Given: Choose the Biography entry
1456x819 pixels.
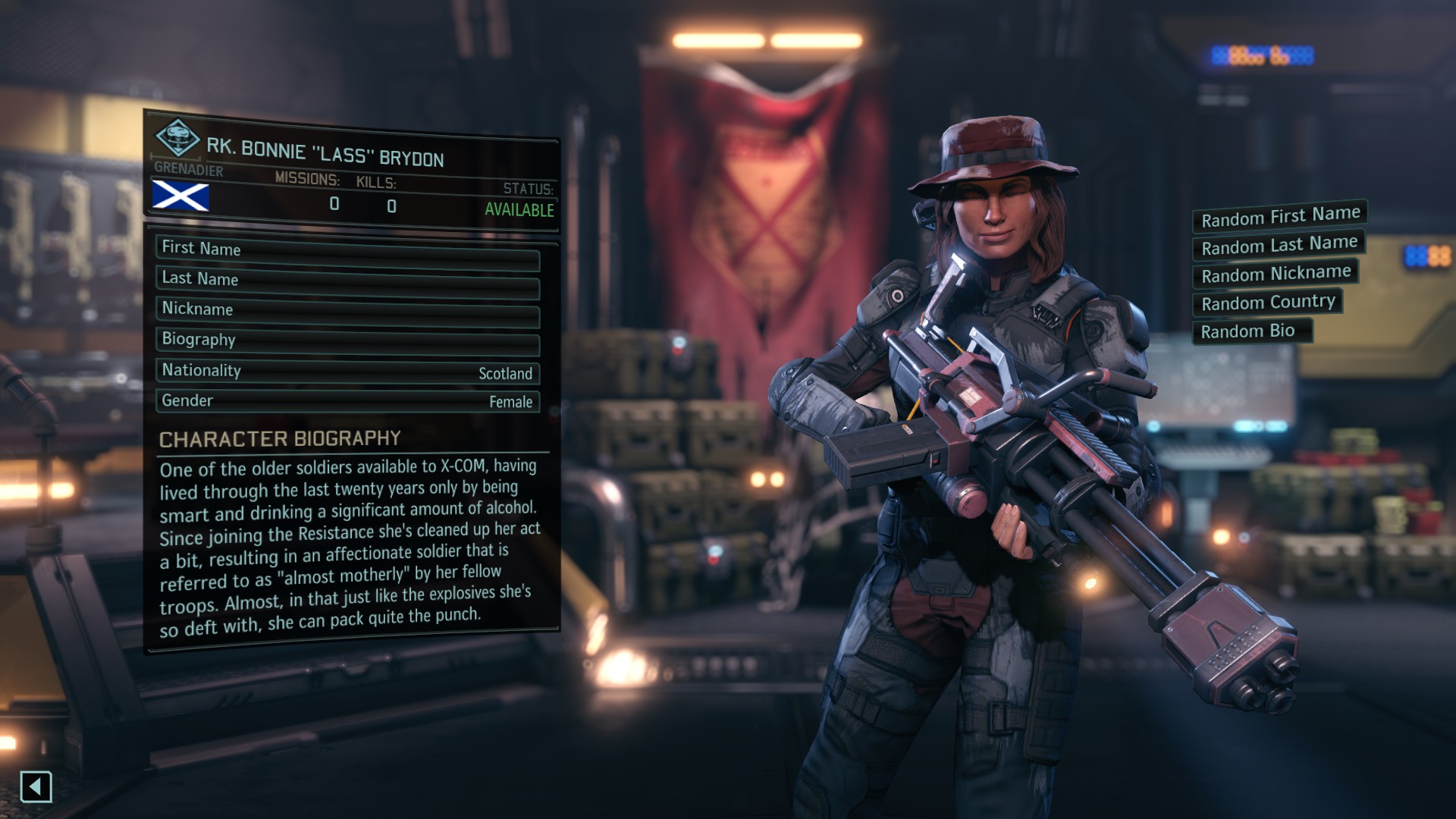Looking at the screenshot, I should coord(347,341).
